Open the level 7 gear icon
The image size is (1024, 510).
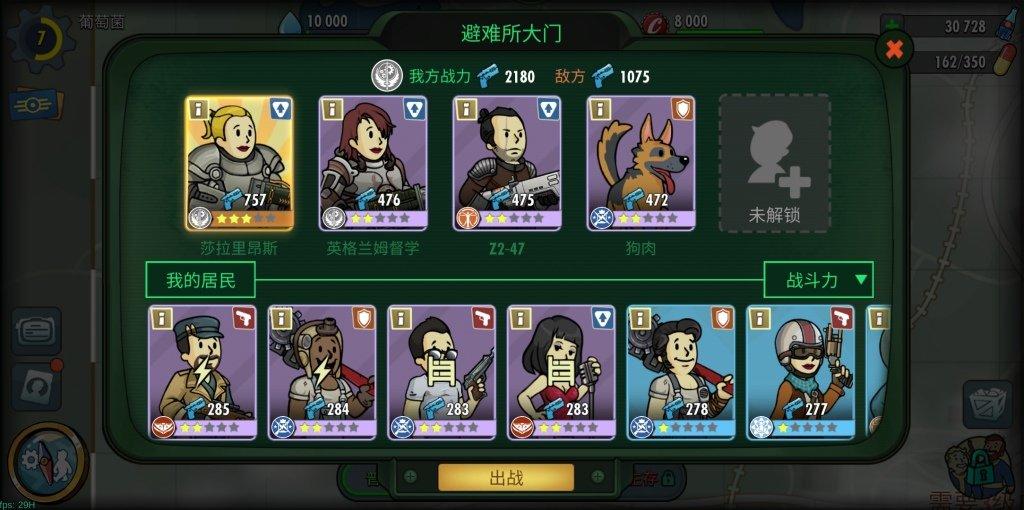40,38
